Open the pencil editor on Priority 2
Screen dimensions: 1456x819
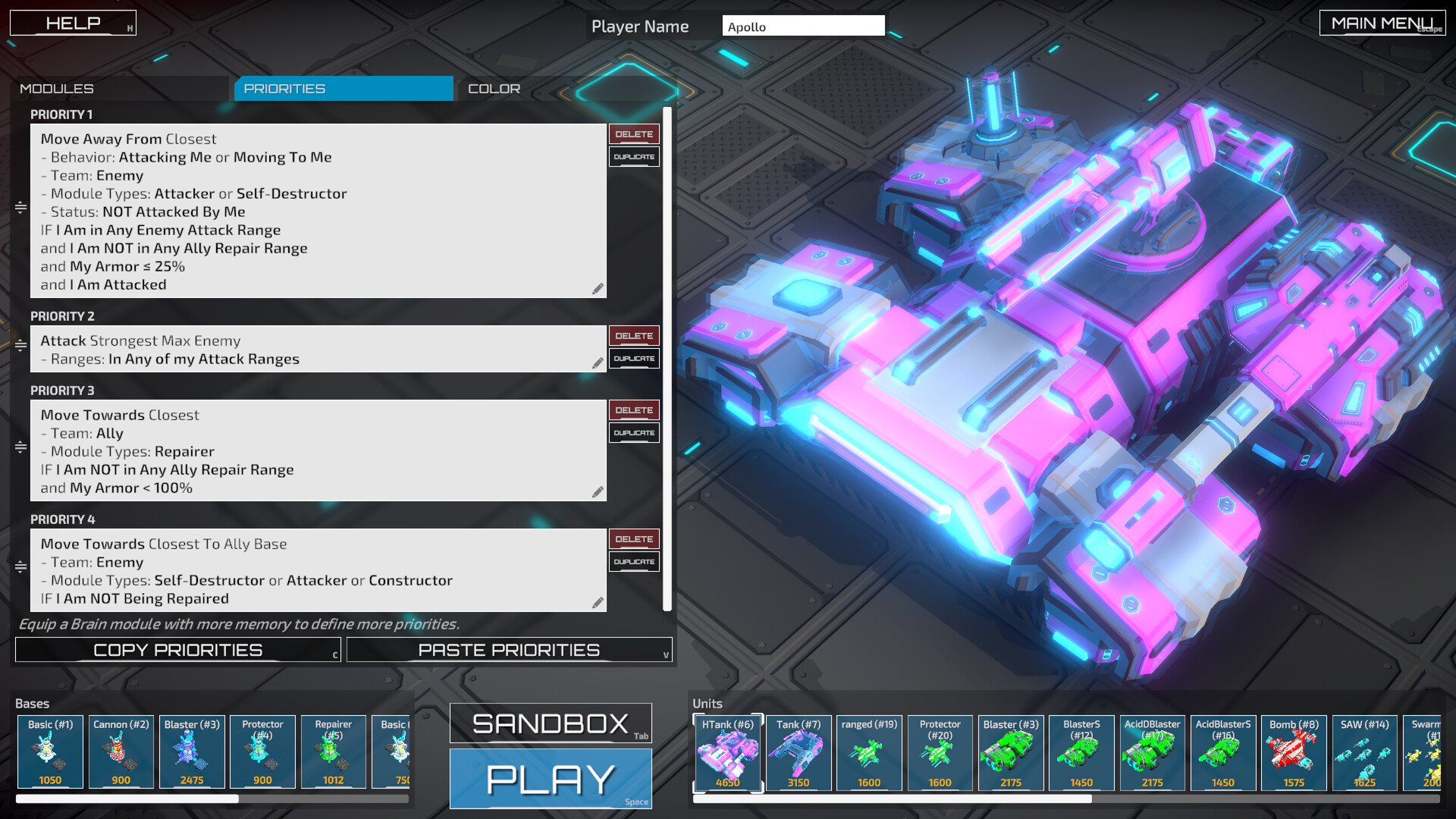(598, 363)
